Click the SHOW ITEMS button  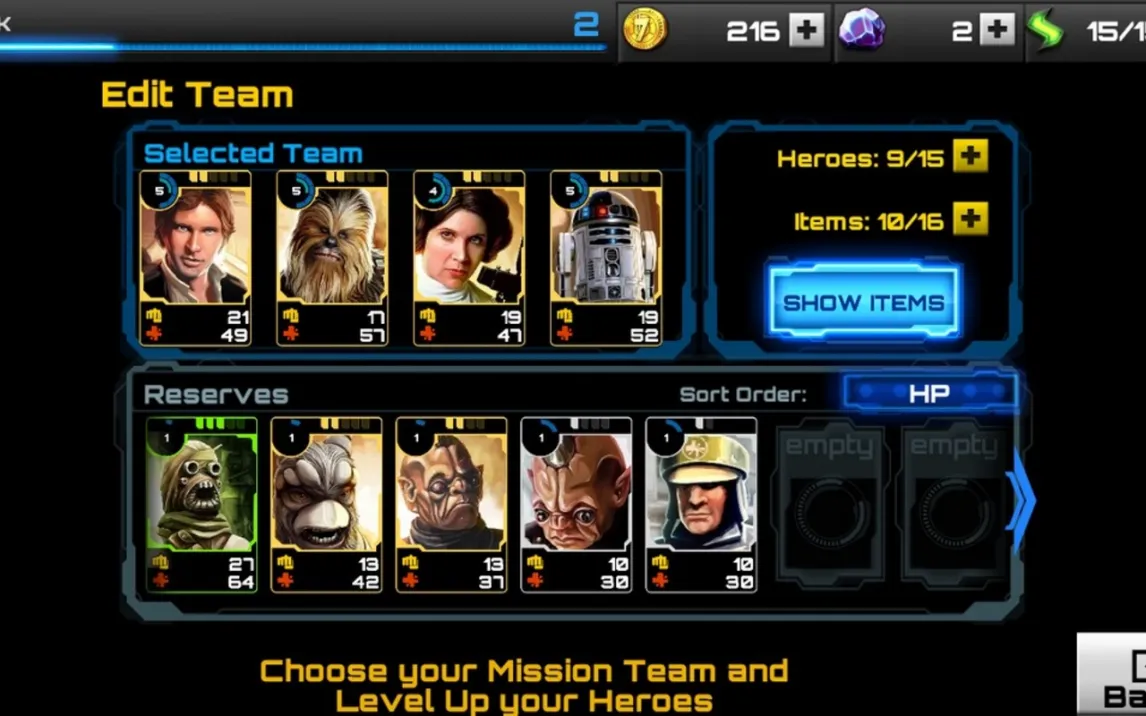863,302
